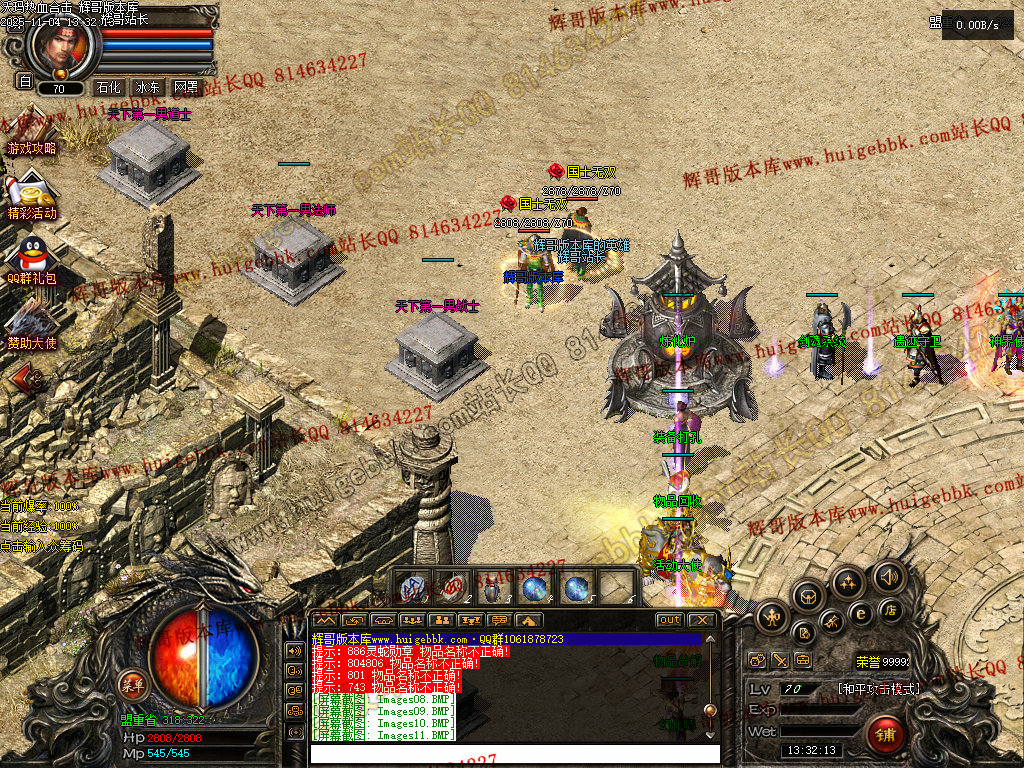Switch the 和平攻击模式 attack mode label
1024x768 pixels.
(x=878, y=689)
